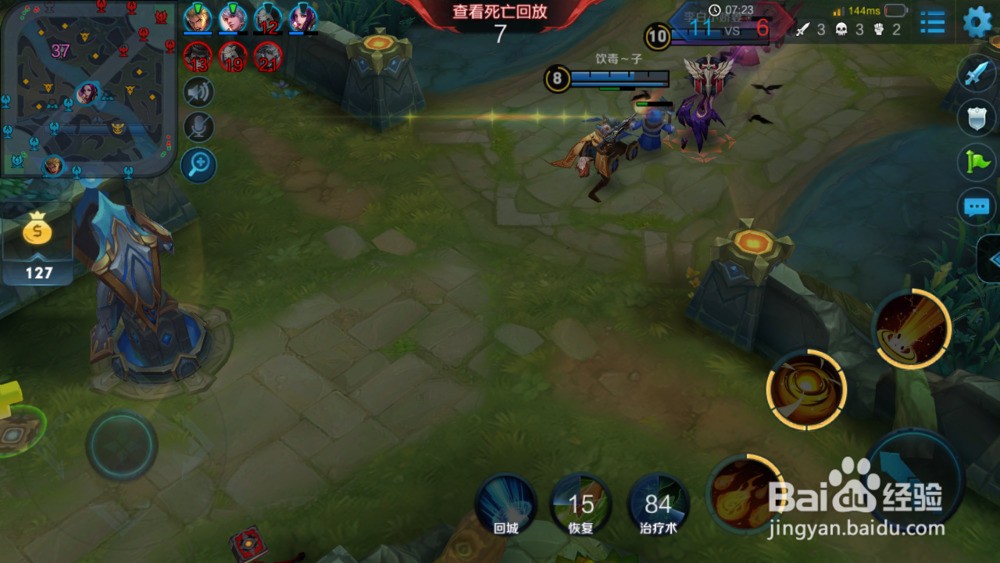Click the minimap magnifier zoom button
1000x563 pixels.
(199, 163)
